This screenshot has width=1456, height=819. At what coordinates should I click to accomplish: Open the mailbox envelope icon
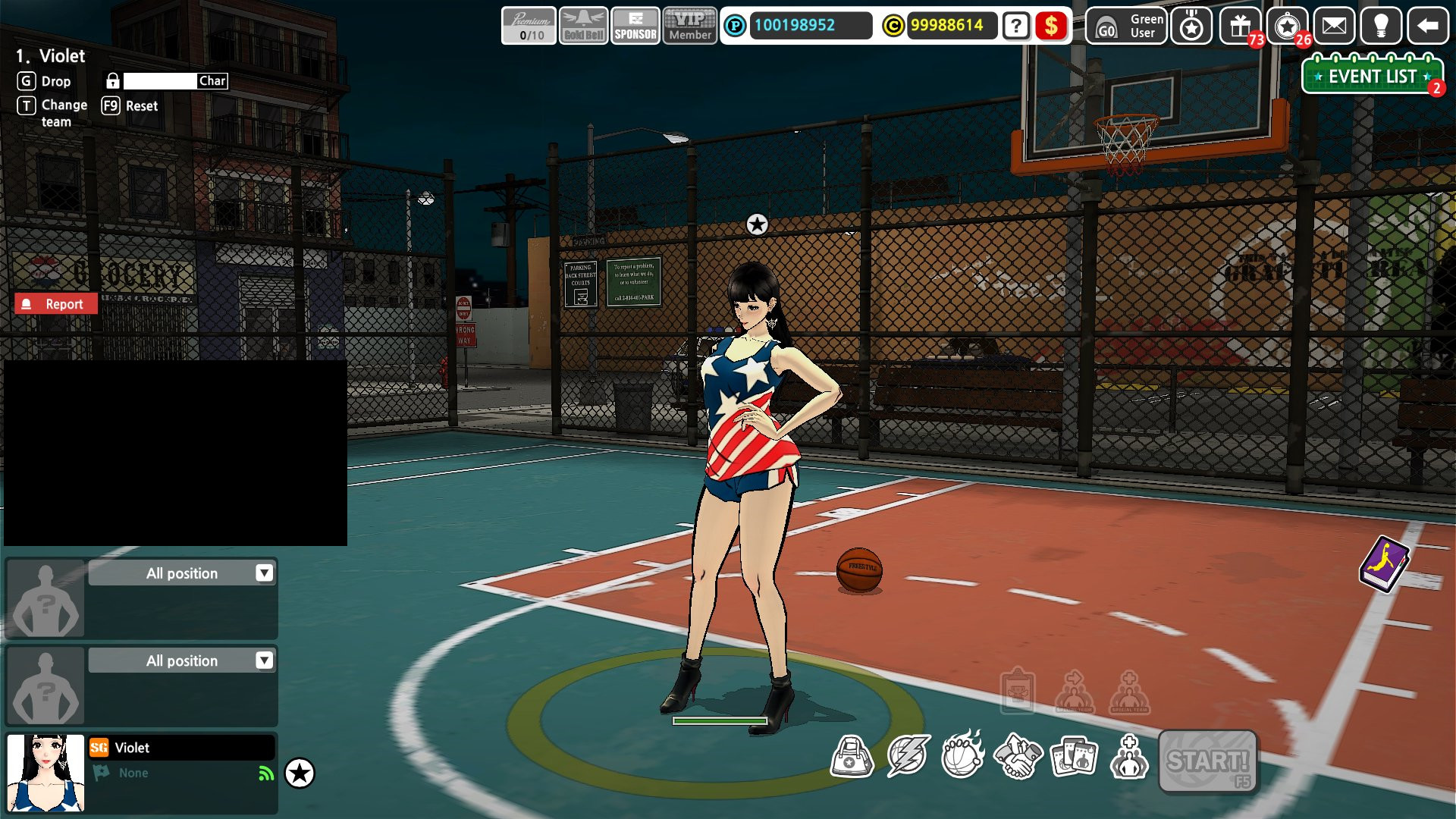pyautogui.click(x=1335, y=27)
